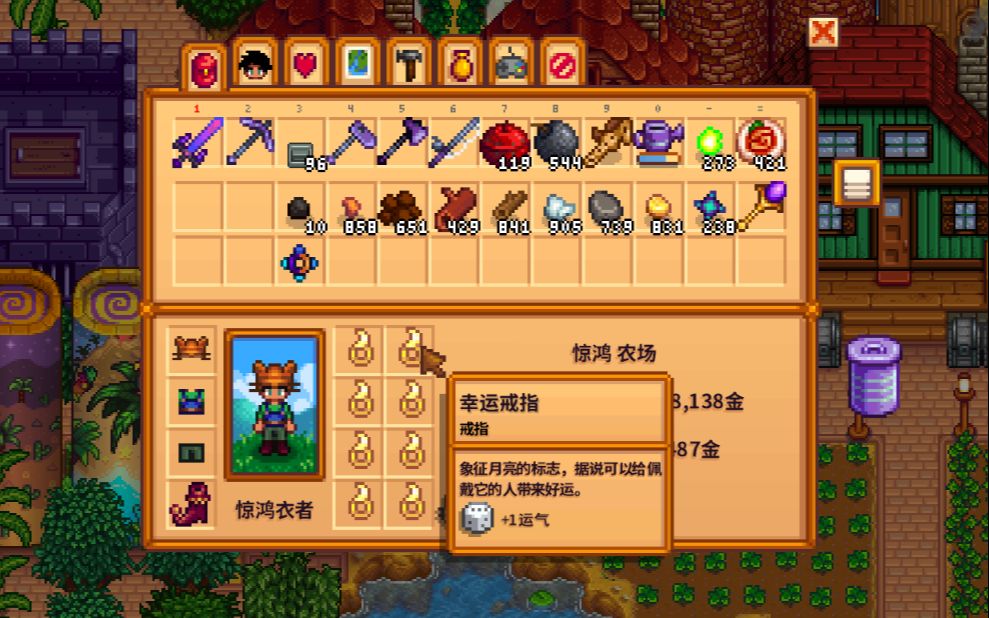Choose the purple watering can
The height and width of the screenshot is (618, 989).
[x=659, y=143]
